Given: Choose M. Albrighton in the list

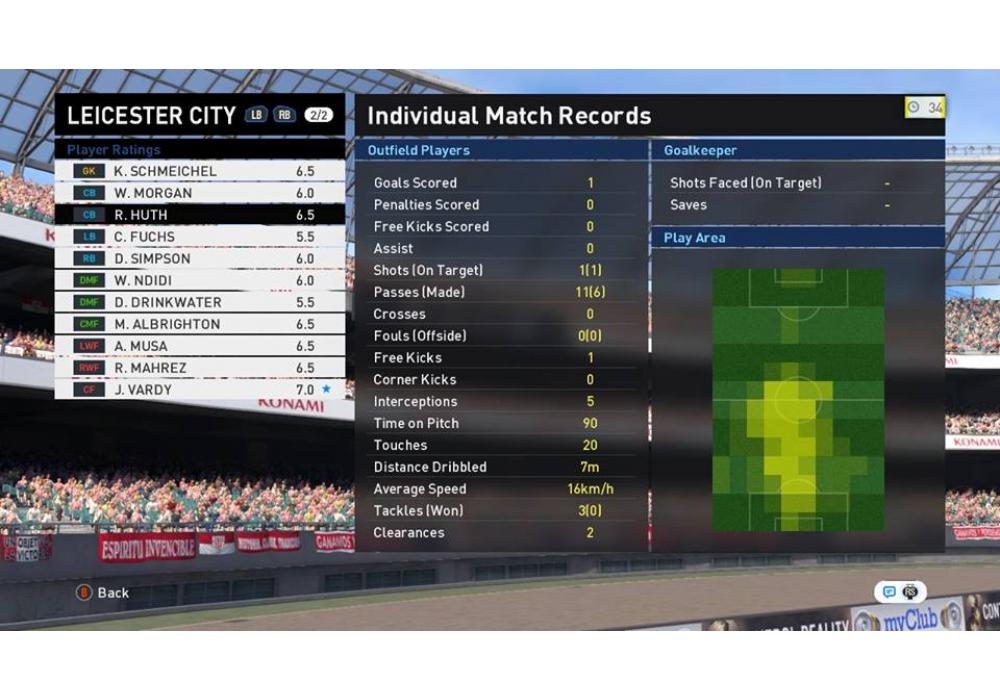Looking at the screenshot, I should 199,324.
